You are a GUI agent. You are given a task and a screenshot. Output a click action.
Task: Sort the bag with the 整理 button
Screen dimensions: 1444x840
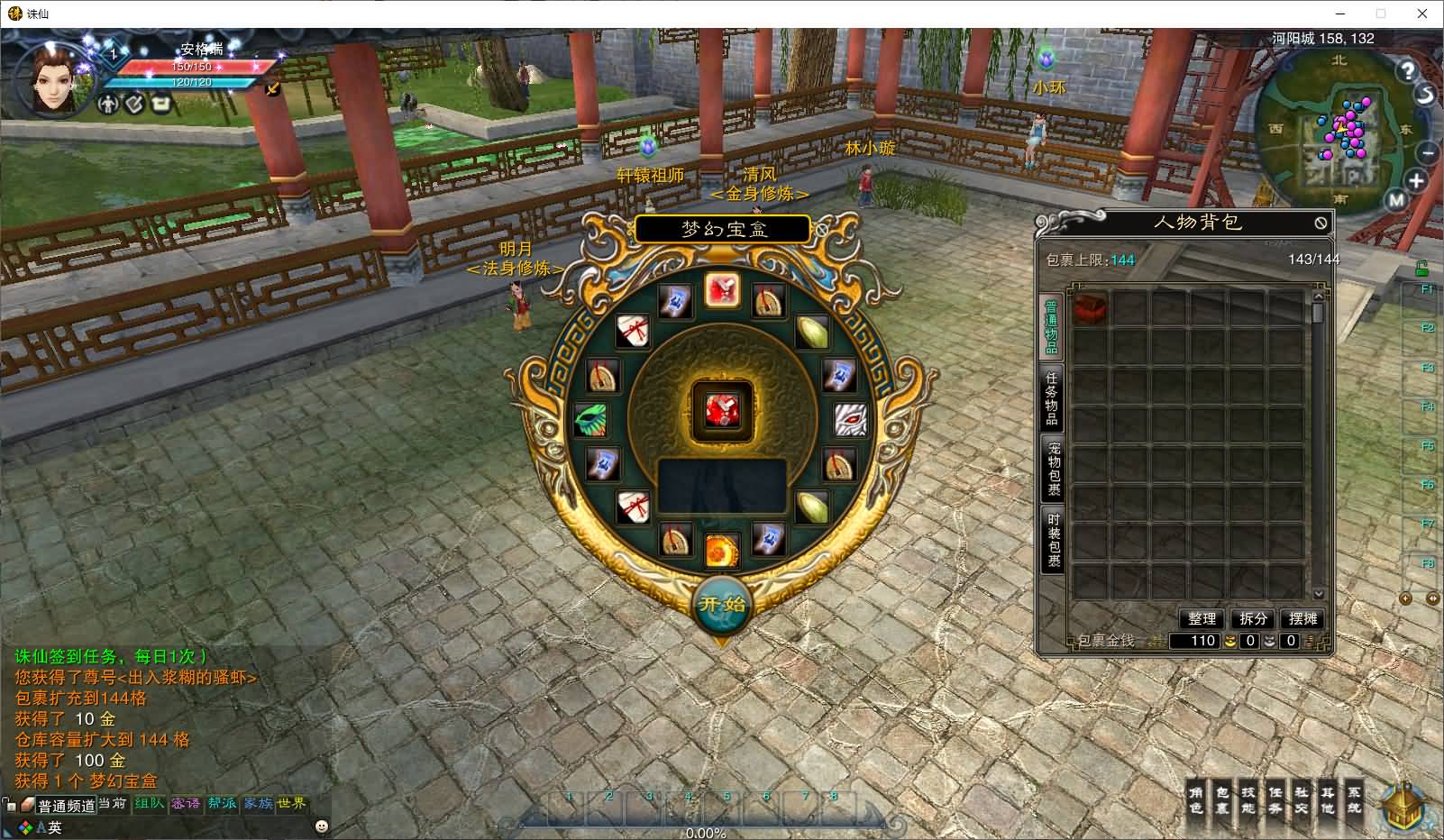point(1202,618)
